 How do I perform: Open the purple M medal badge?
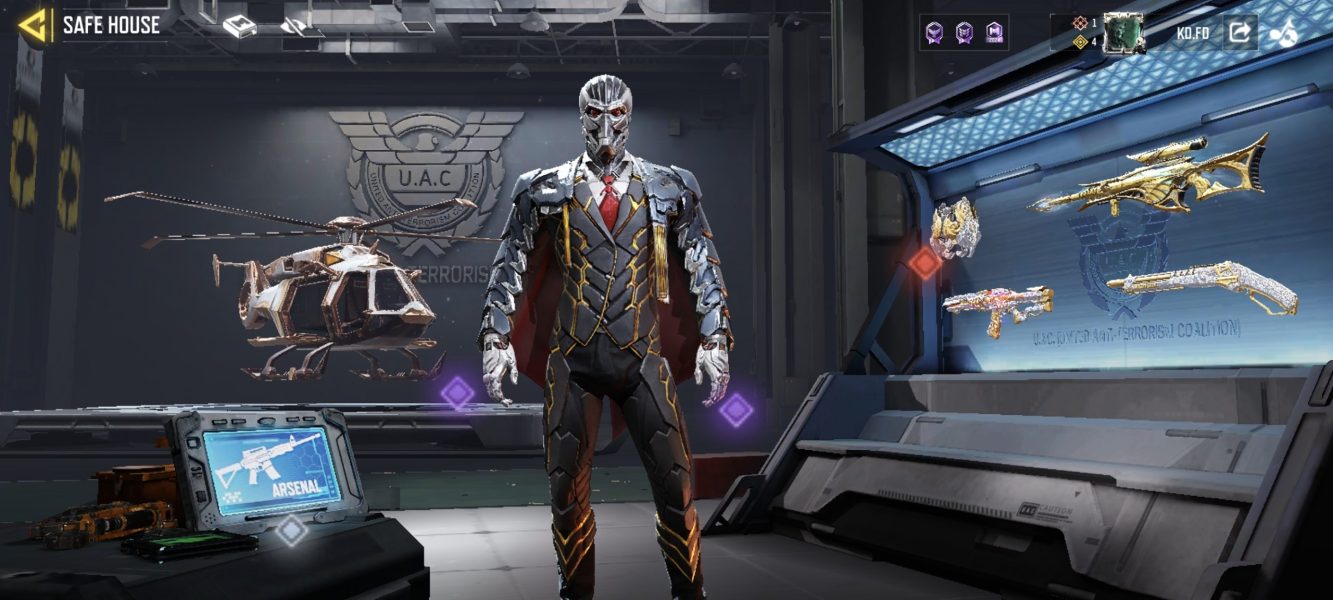pos(994,33)
